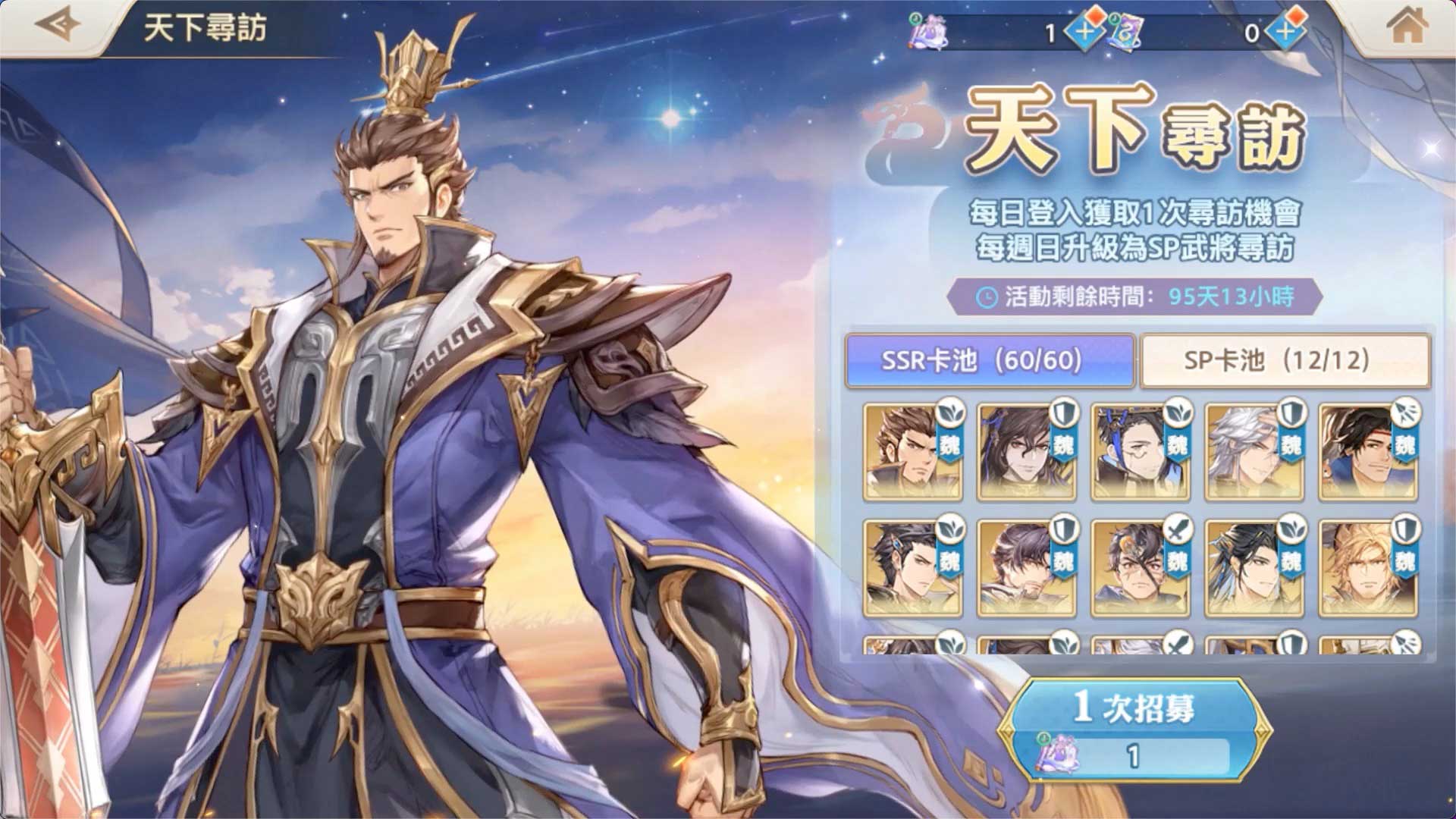Add more purple recruit tickets with plus
1456x819 pixels.
[1084, 32]
